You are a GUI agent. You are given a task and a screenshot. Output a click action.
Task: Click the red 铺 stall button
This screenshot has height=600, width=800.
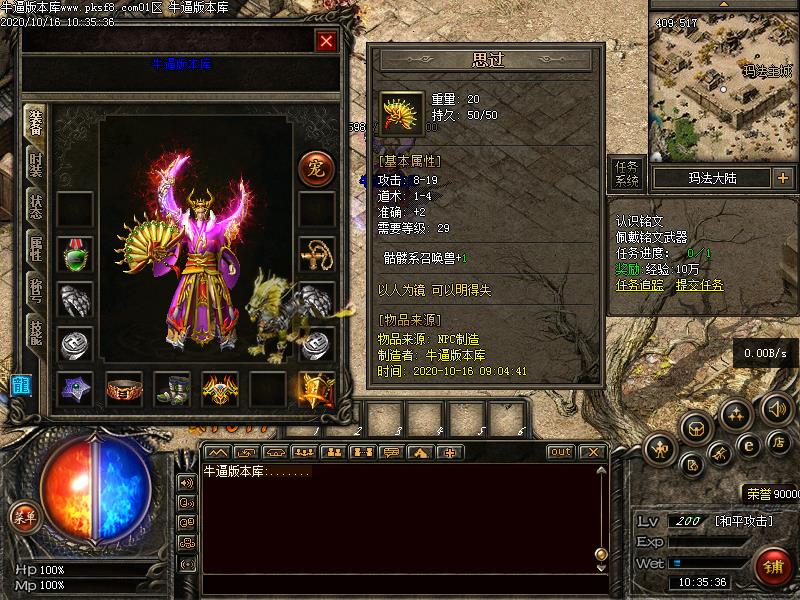(773, 565)
